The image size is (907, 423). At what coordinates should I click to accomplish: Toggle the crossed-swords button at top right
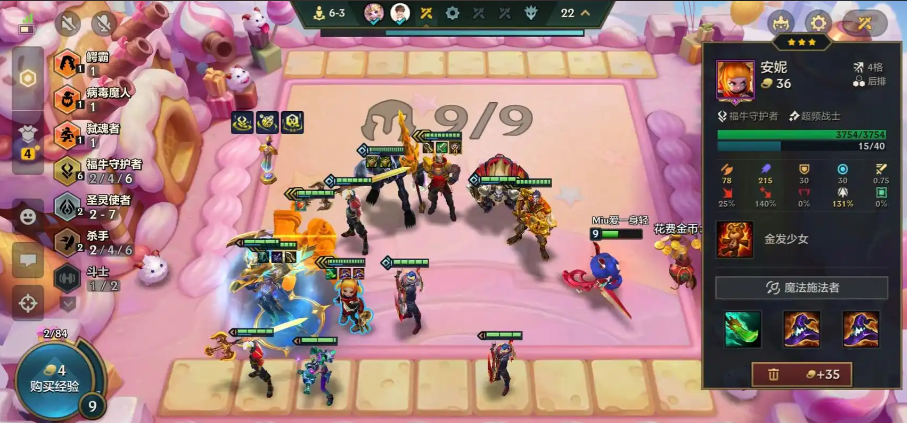pyautogui.click(x=863, y=22)
